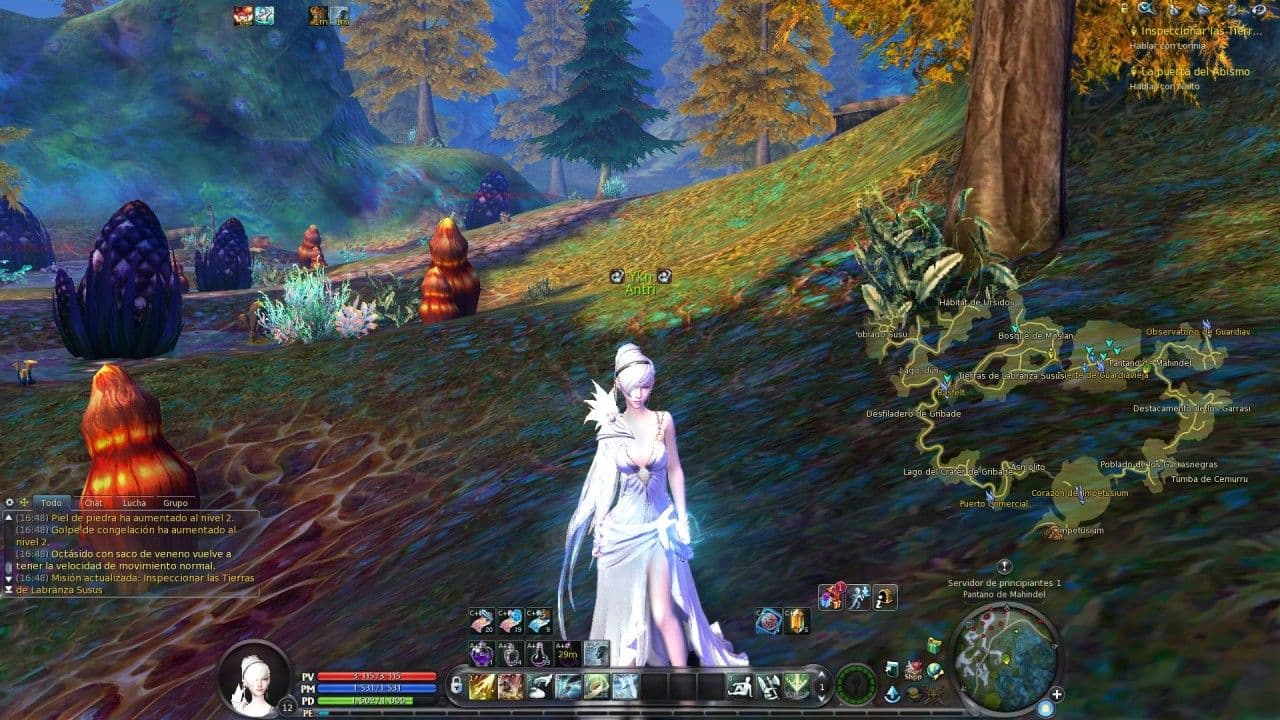Open the Lucha chat tab
Viewport: 1280px width, 720px height.
(x=134, y=503)
